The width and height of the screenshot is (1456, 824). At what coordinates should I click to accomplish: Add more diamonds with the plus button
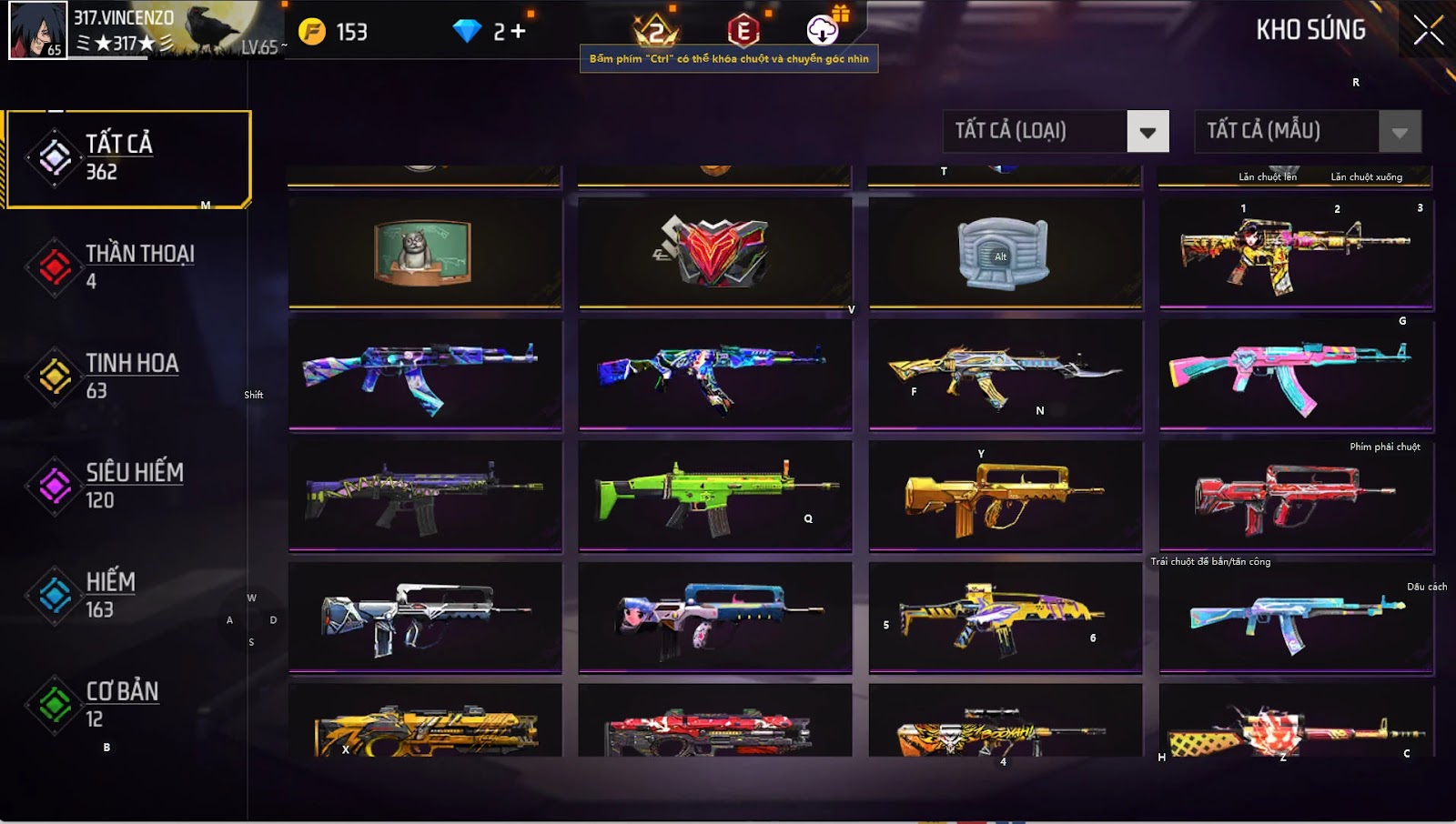[x=518, y=32]
